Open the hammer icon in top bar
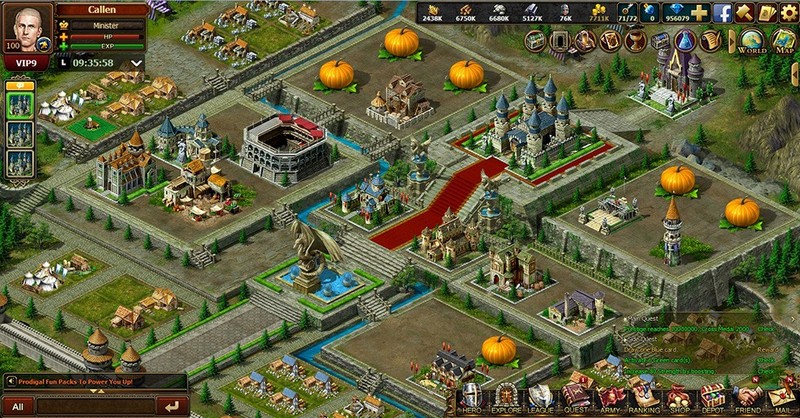The image size is (800, 418). [x=744, y=13]
